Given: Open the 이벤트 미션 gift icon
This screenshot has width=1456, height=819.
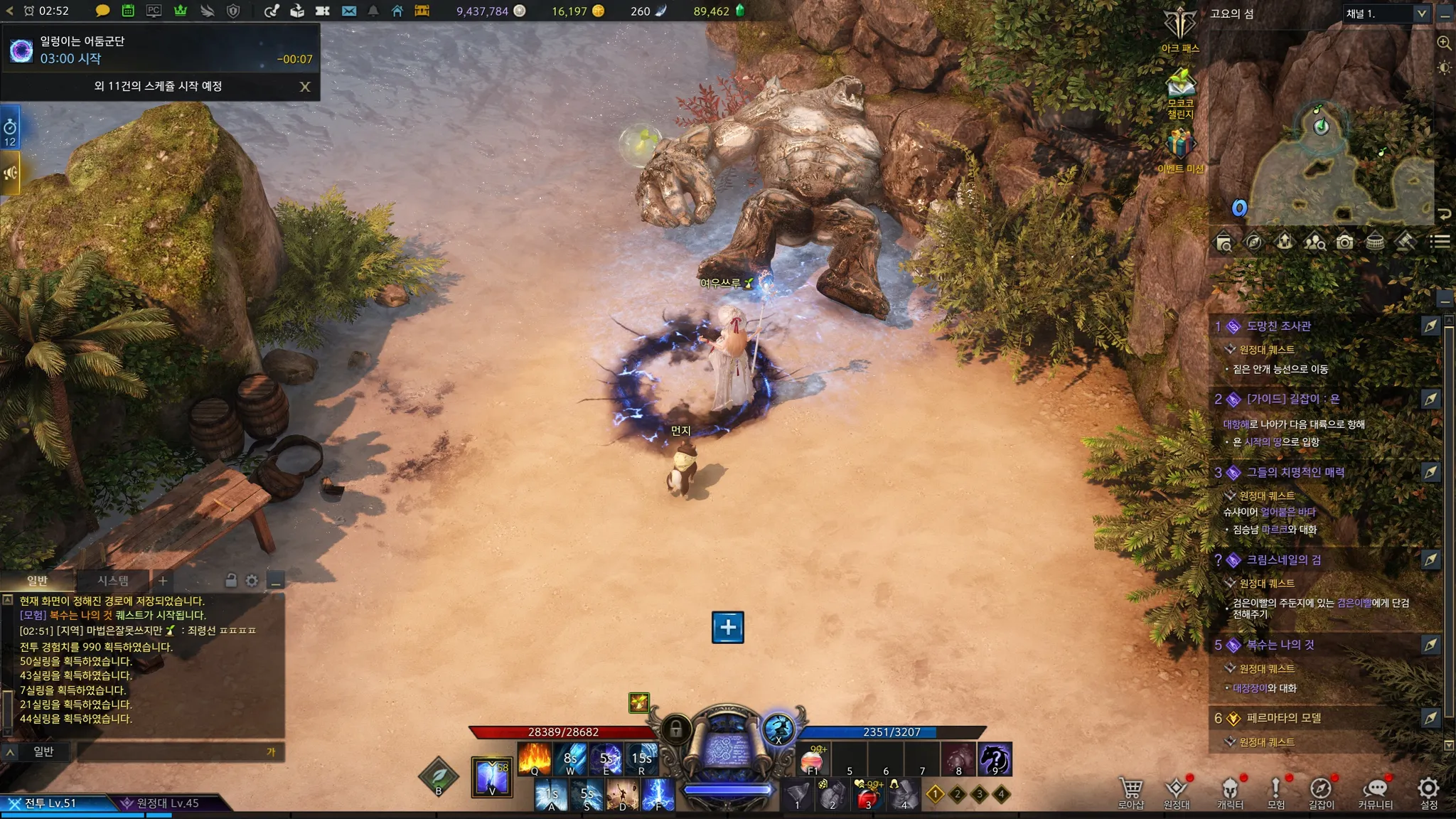Looking at the screenshot, I should 1179,149.
